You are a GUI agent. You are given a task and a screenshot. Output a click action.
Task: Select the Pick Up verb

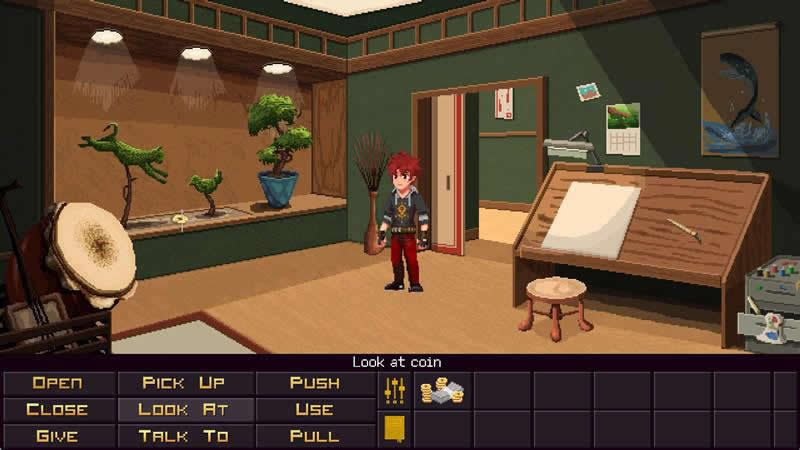pos(184,383)
